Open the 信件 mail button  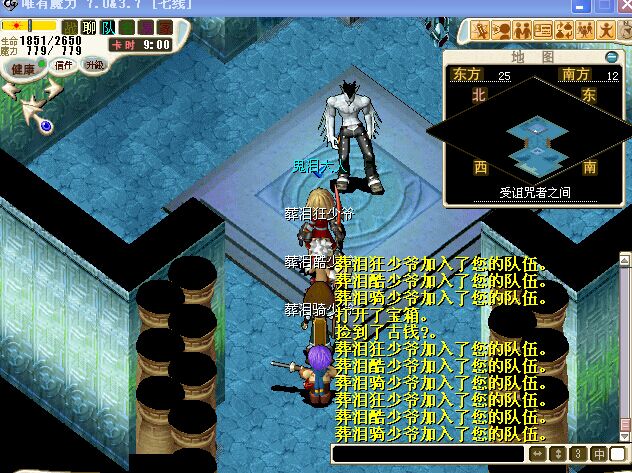65,65
